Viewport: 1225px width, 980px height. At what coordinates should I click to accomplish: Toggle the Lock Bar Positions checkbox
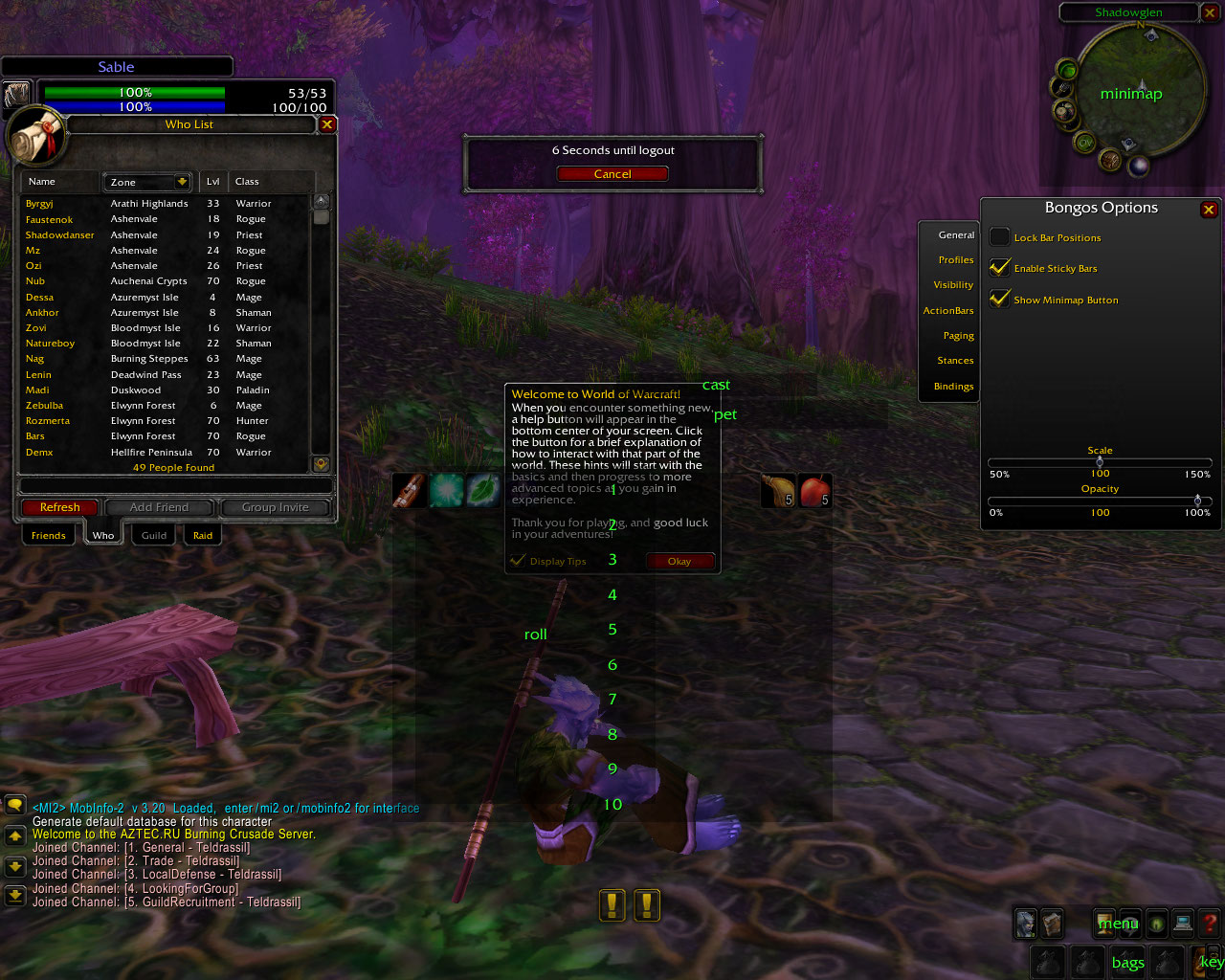[1000, 237]
